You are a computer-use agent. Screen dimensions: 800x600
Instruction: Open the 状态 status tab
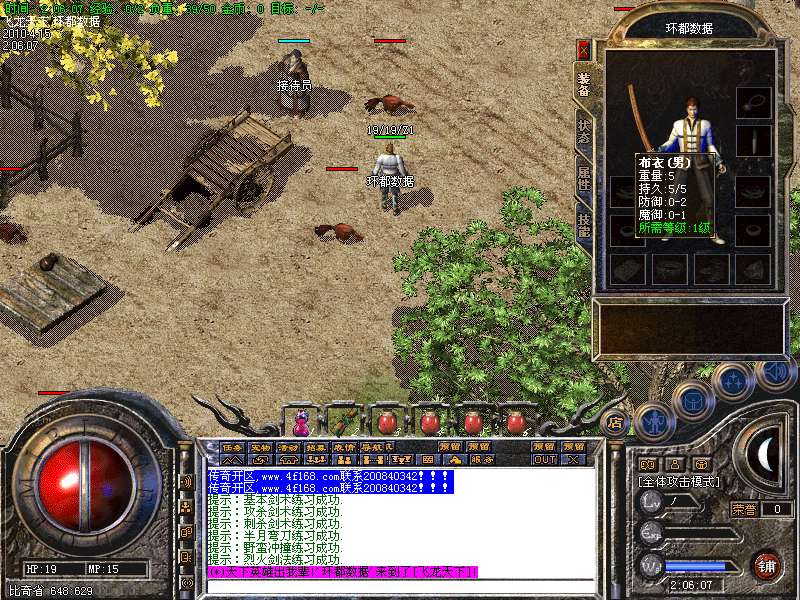(x=584, y=133)
